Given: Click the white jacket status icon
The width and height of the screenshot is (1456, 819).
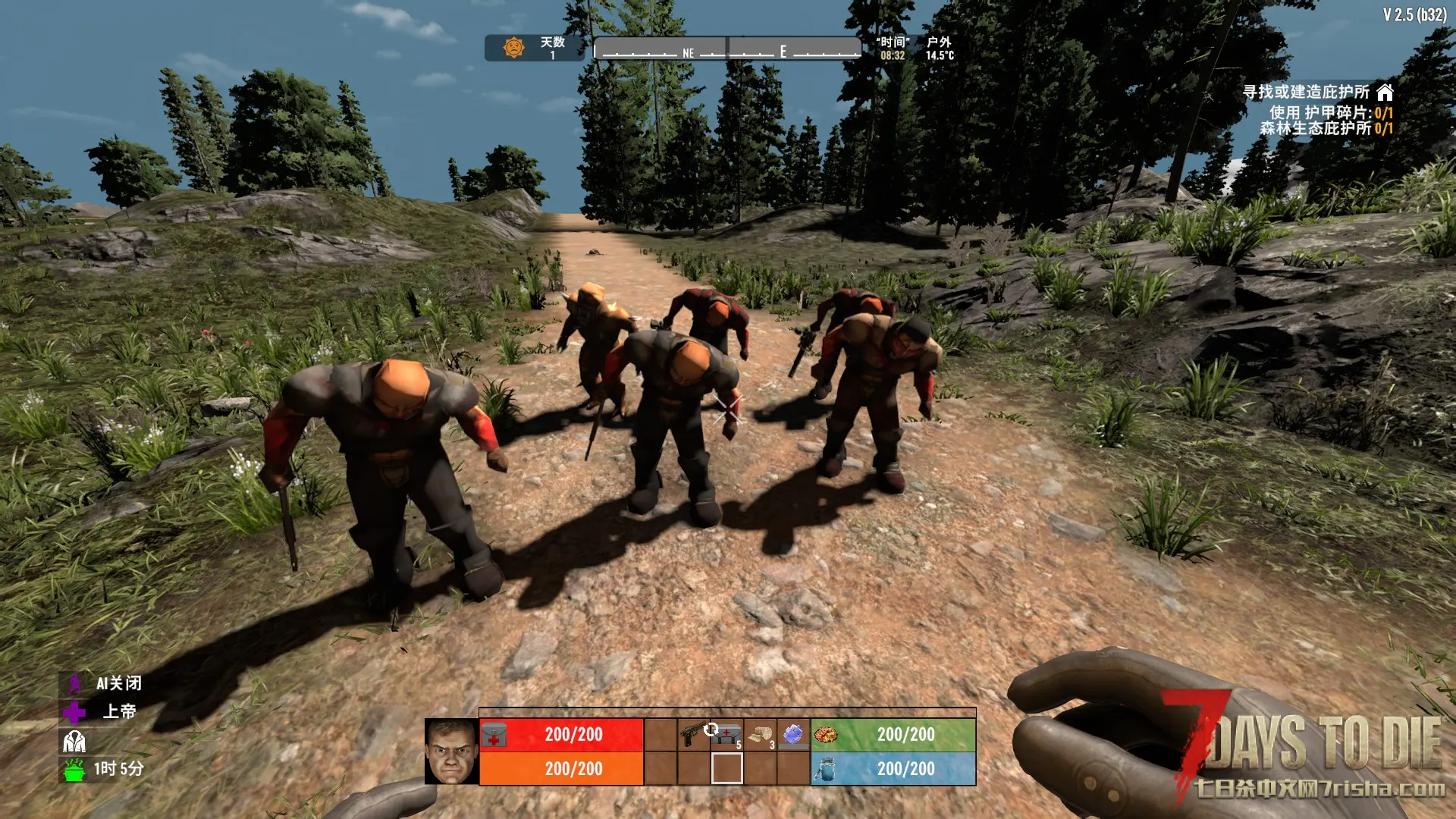Looking at the screenshot, I should coord(74,741).
